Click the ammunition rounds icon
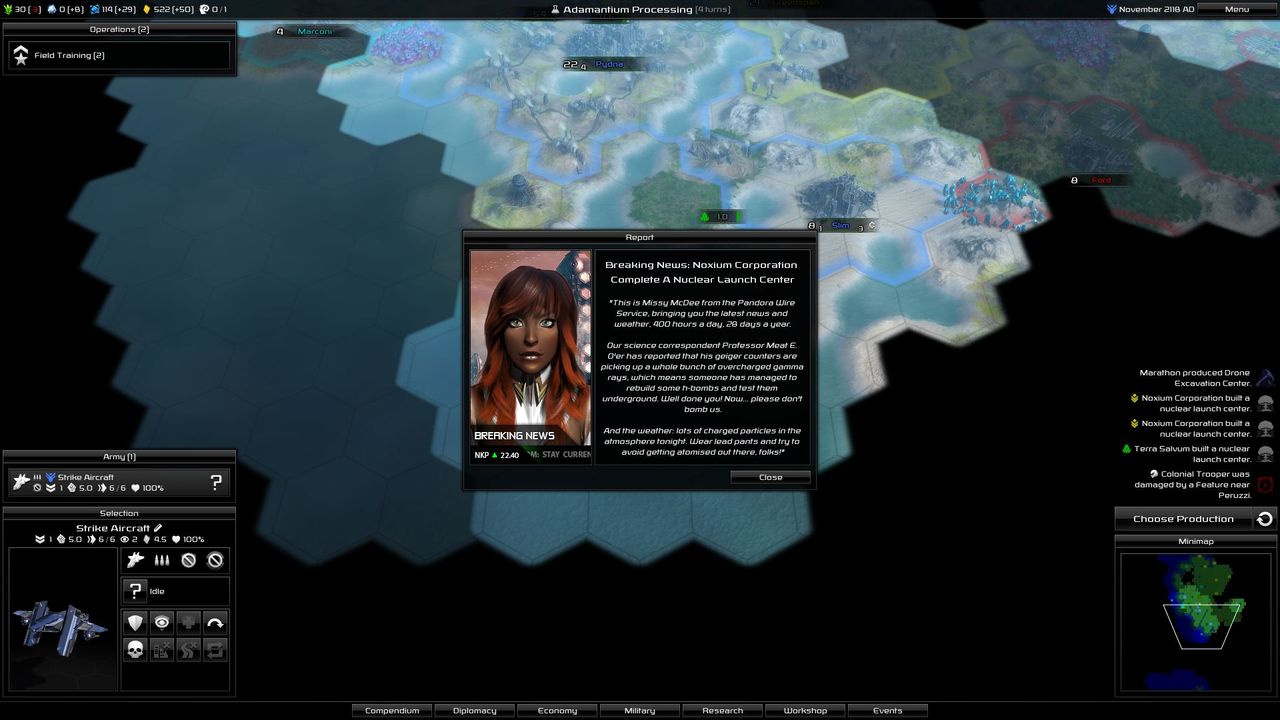This screenshot has width=1280, height=720. pyautogui.click(x=162, y=559)
